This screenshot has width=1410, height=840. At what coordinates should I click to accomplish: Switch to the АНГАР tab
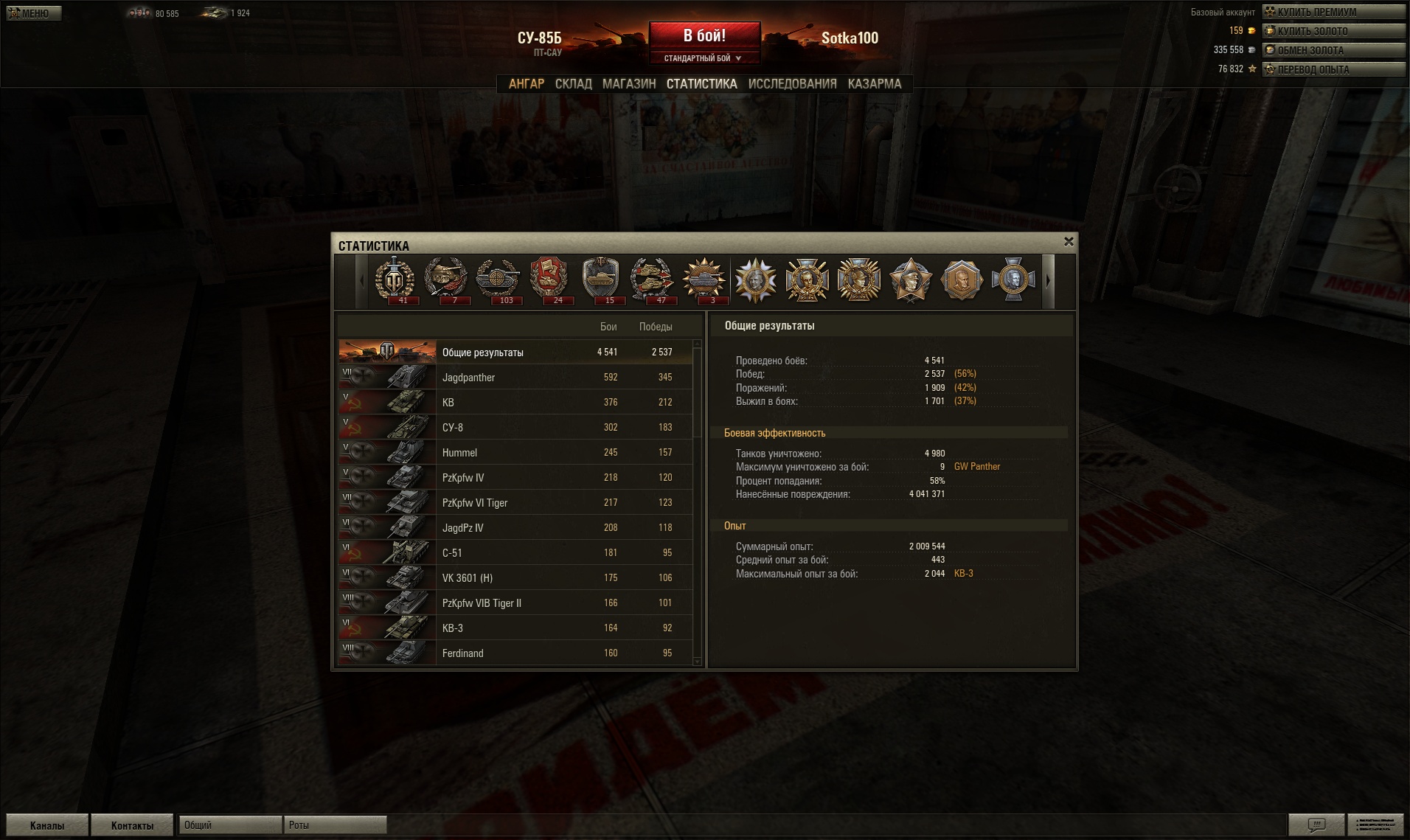pyautogui.click(x=526, y=84)
